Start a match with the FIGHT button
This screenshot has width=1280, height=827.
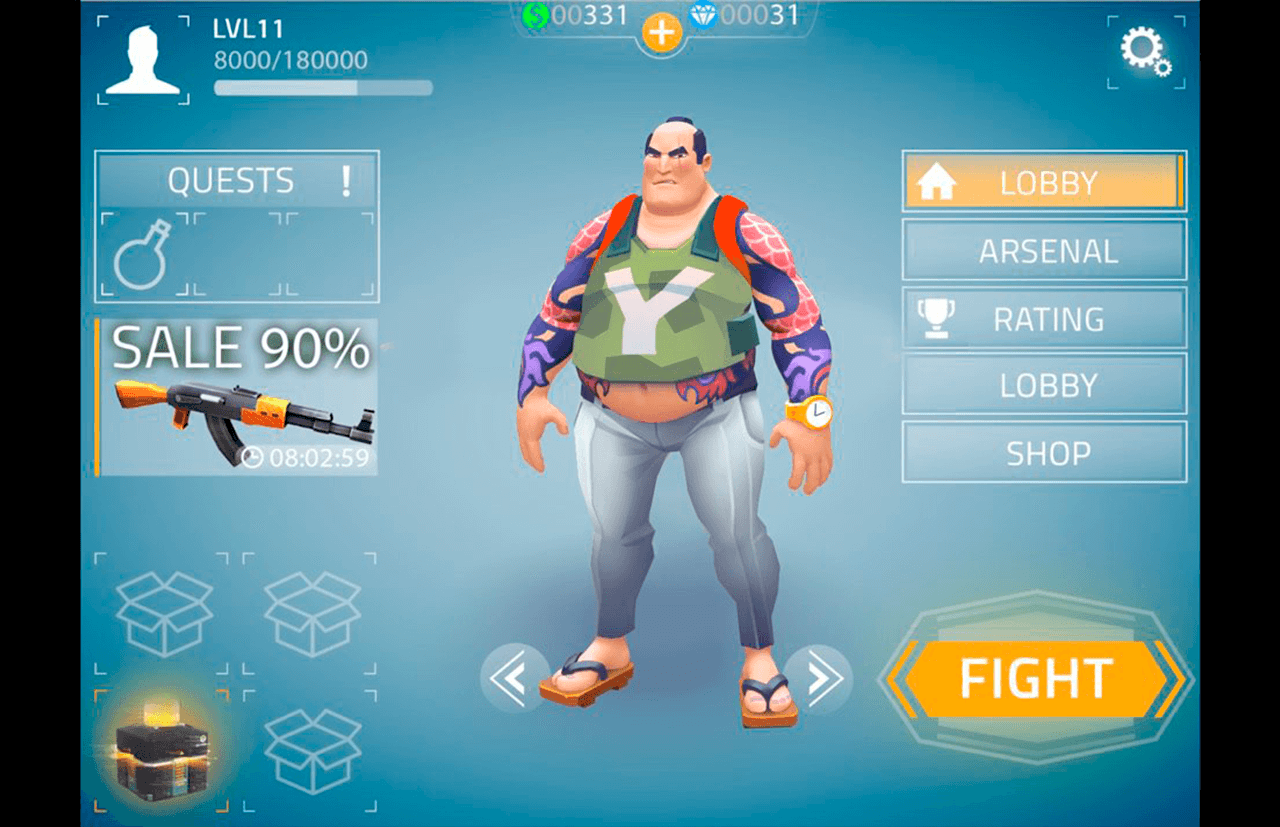pyautogui.click(x=1035, y=679)
